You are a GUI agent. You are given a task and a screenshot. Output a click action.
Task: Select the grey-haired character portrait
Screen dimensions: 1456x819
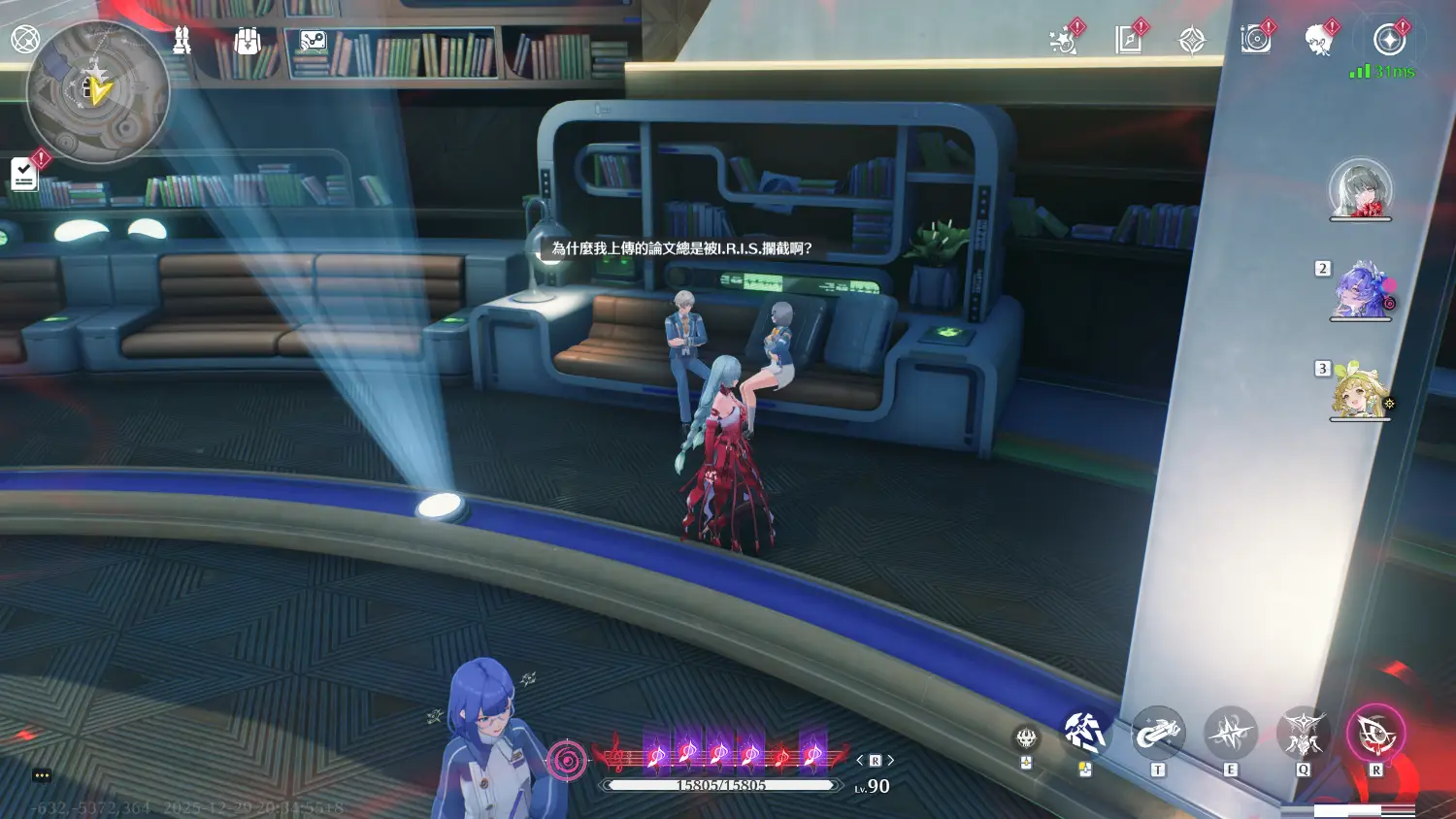click(x=1360, y=188)
